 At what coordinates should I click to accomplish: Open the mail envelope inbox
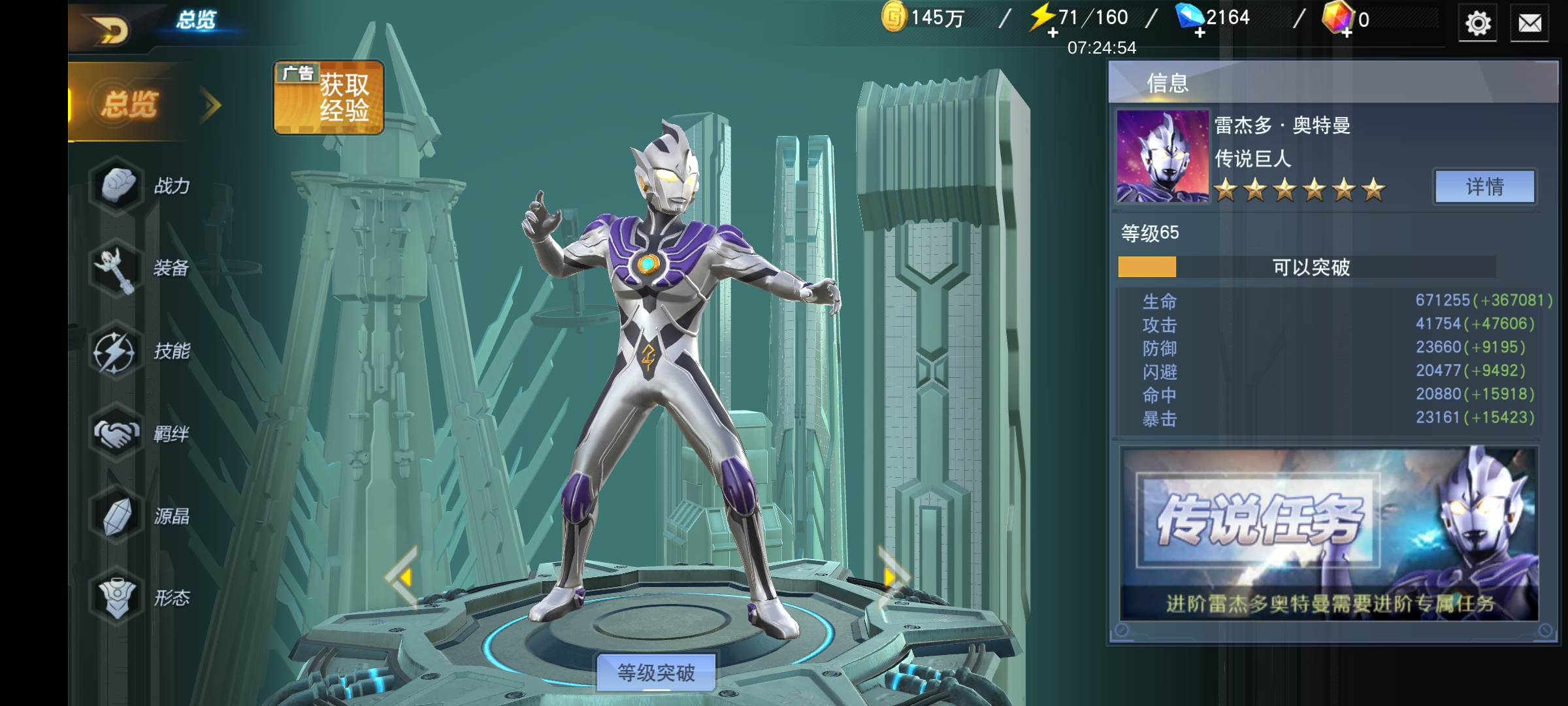point(1529,24)
